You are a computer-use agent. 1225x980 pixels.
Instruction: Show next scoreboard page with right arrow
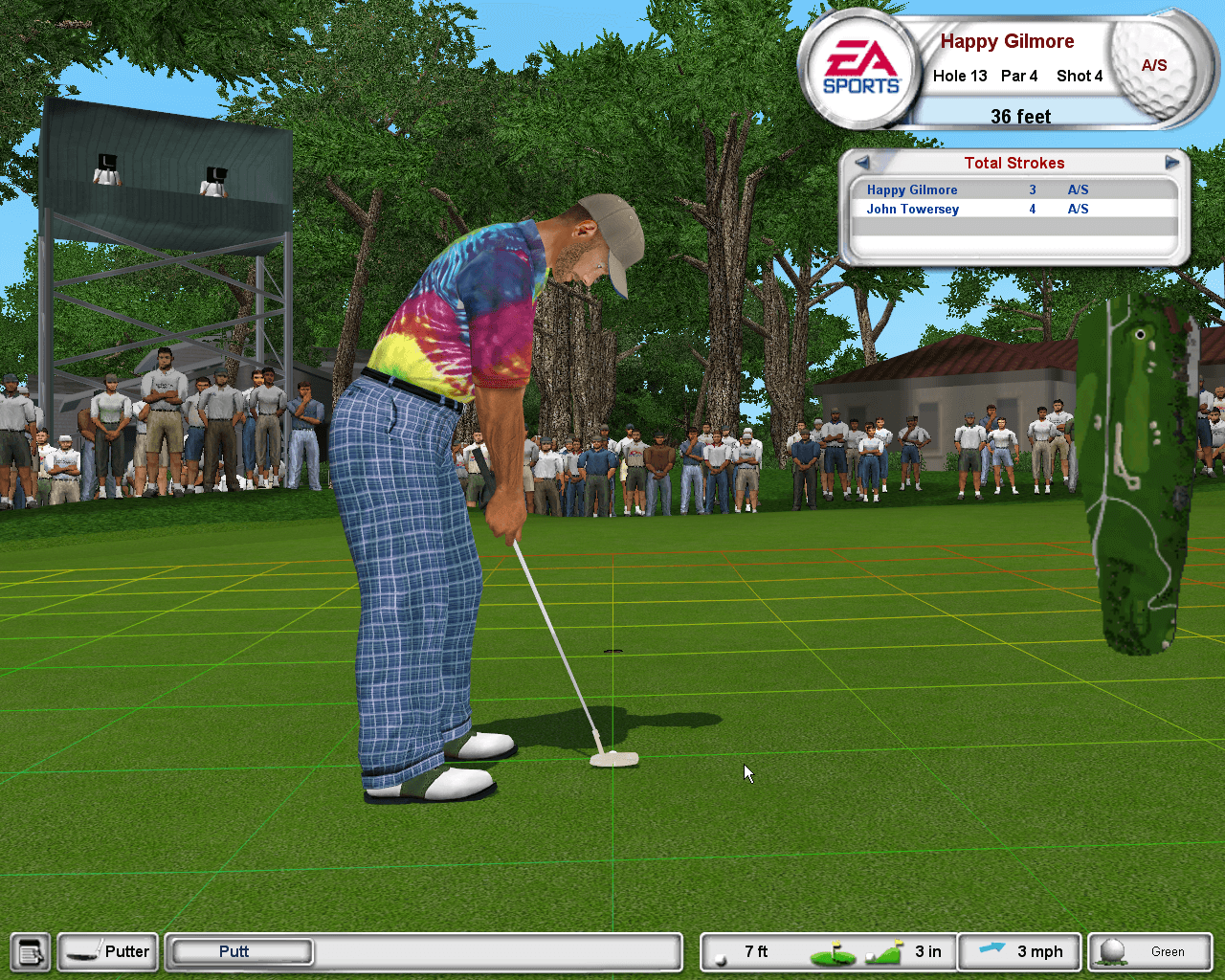(1171, 163)
